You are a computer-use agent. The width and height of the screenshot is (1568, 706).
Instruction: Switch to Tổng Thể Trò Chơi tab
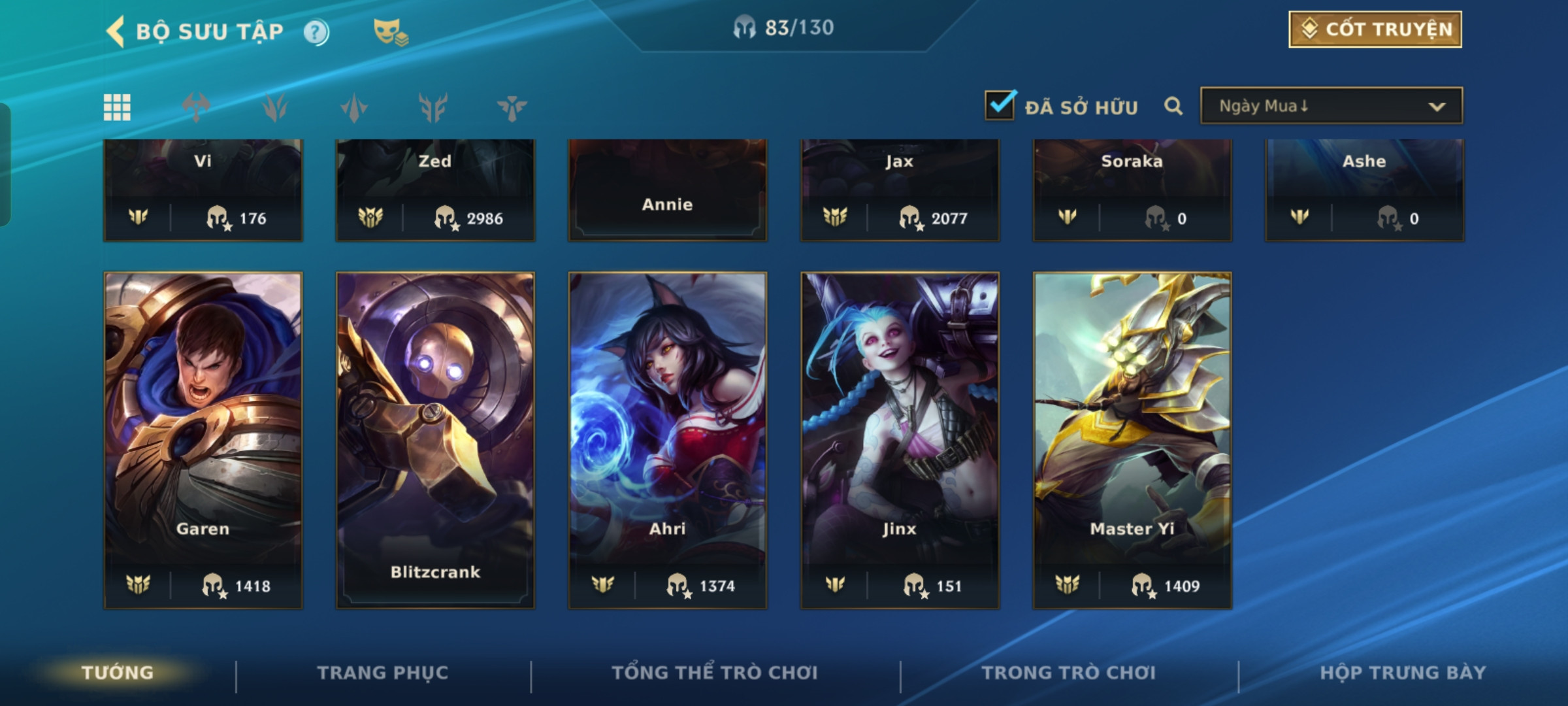715,673
